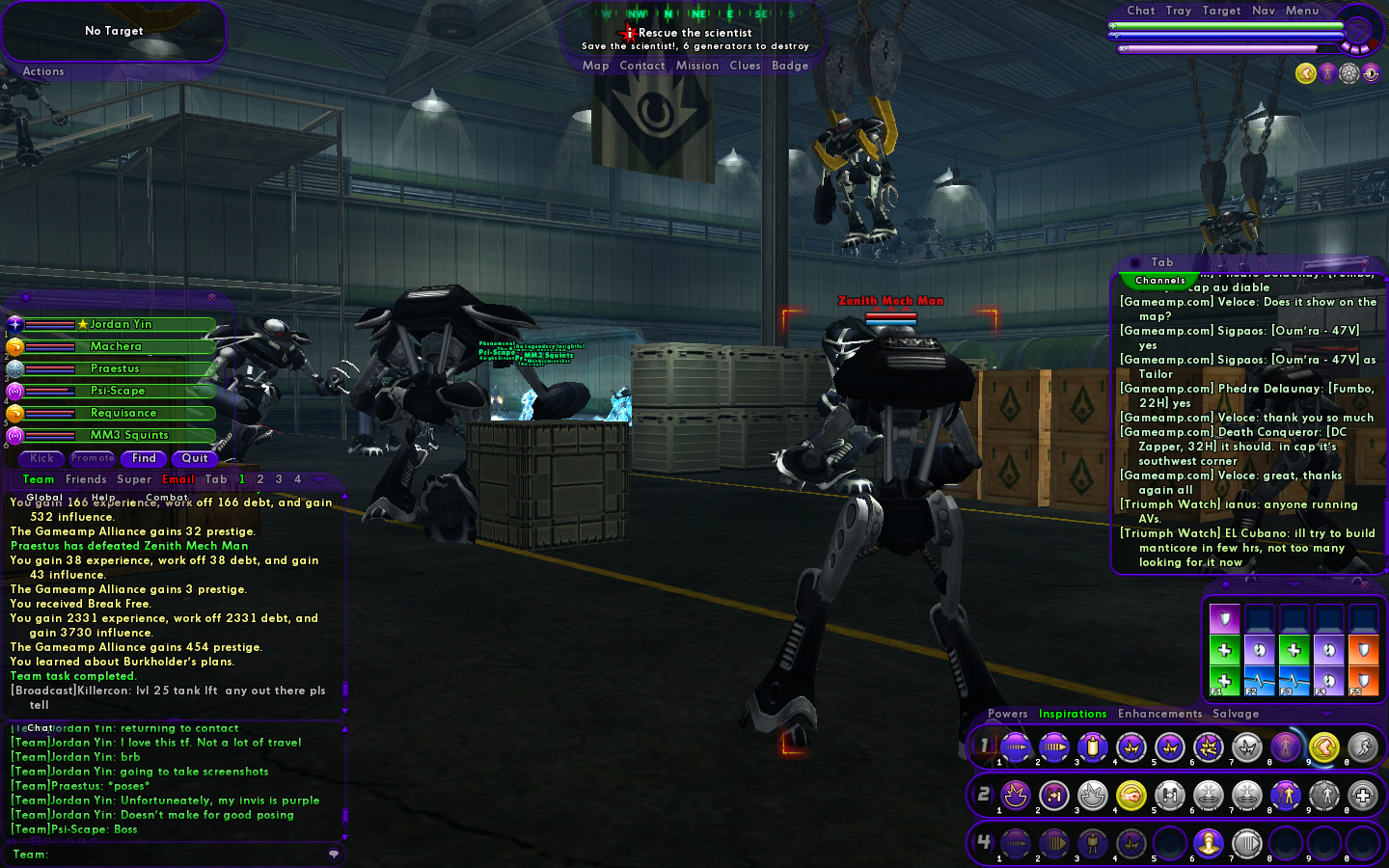Select teammate Machera in team list
1389x868 pixels.
[x=116, y=346]
